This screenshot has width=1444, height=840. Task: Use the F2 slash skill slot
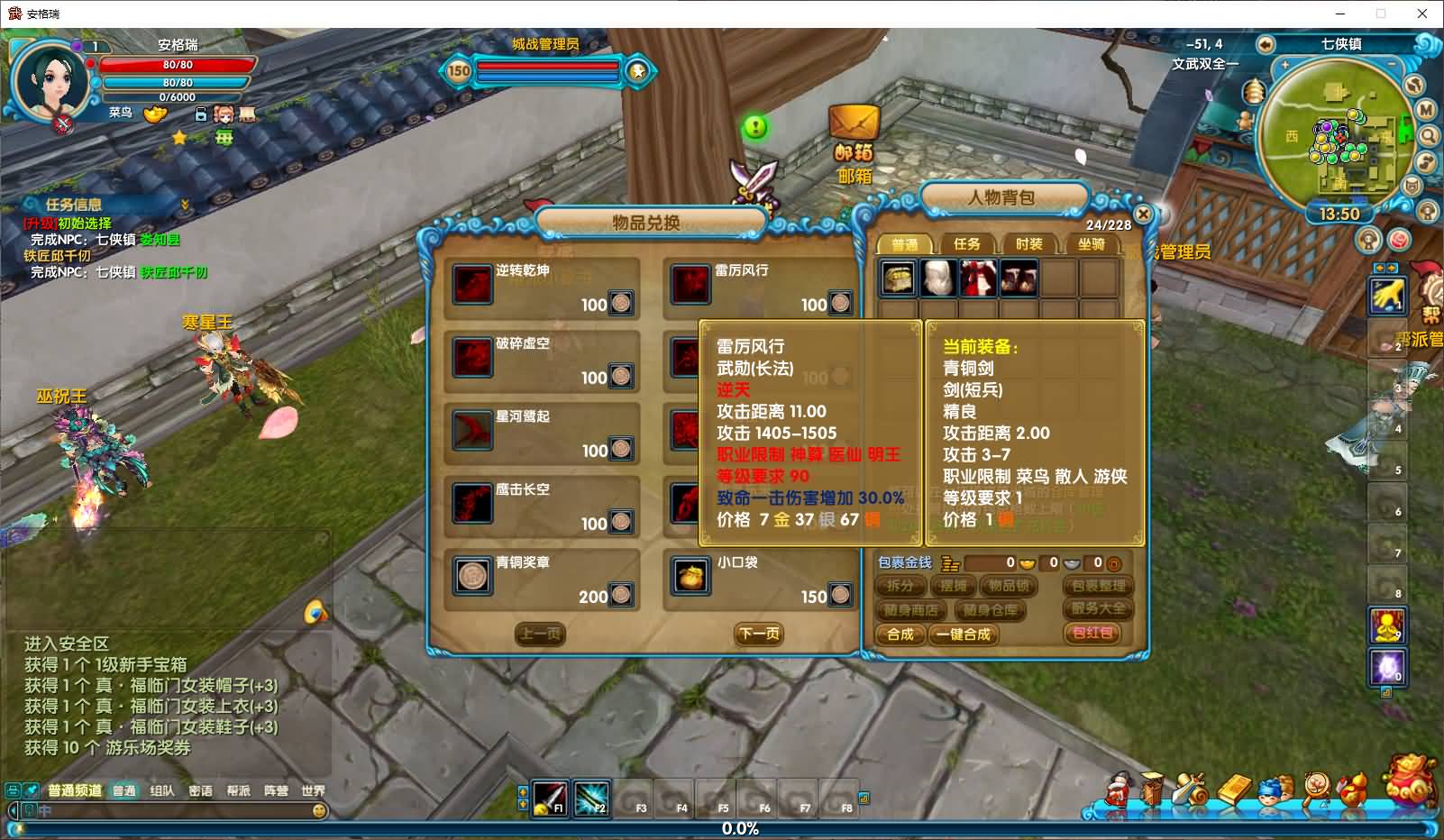(x=590, y=798)
